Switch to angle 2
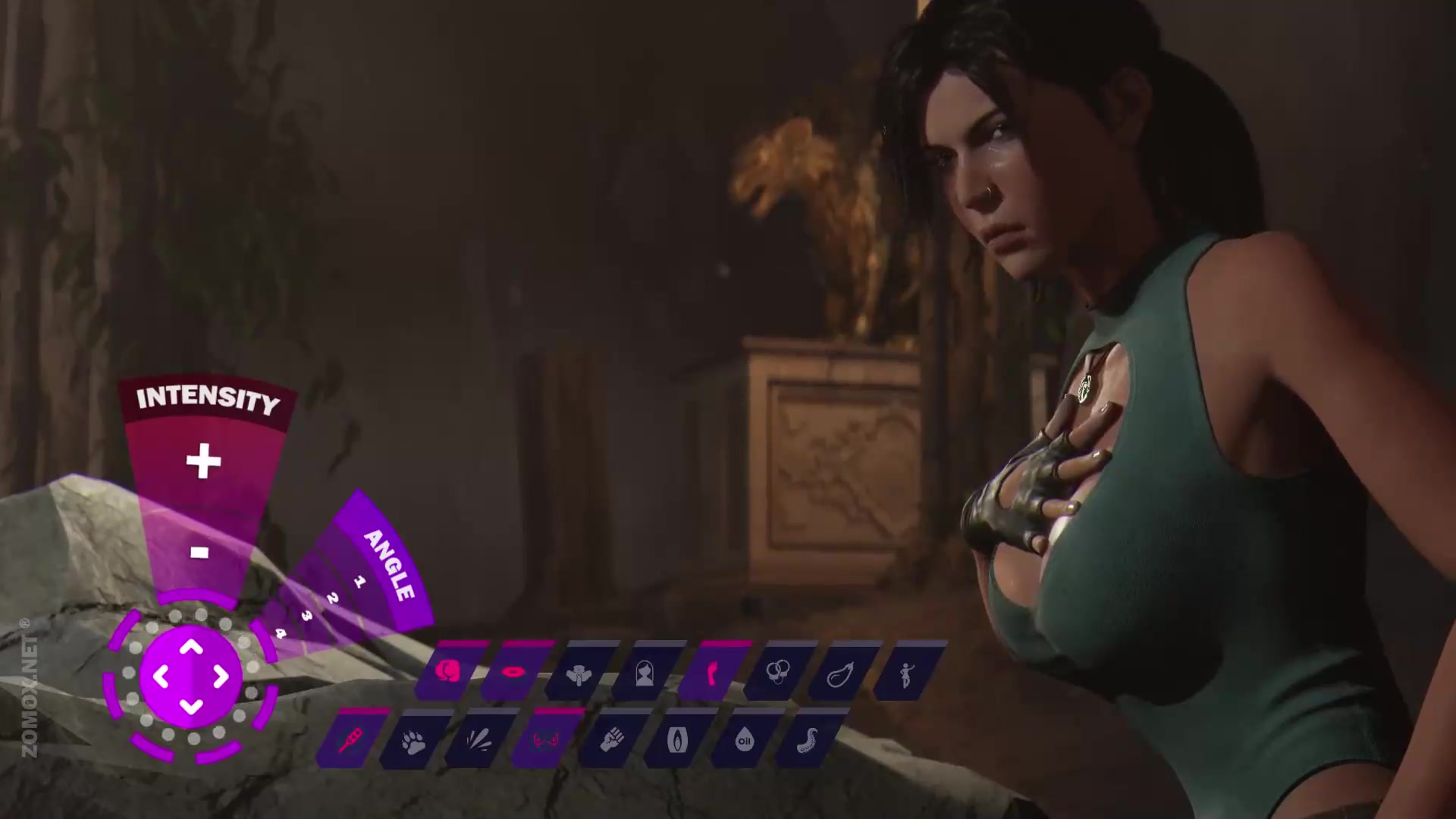1456x819 pixels. (332, 598)
